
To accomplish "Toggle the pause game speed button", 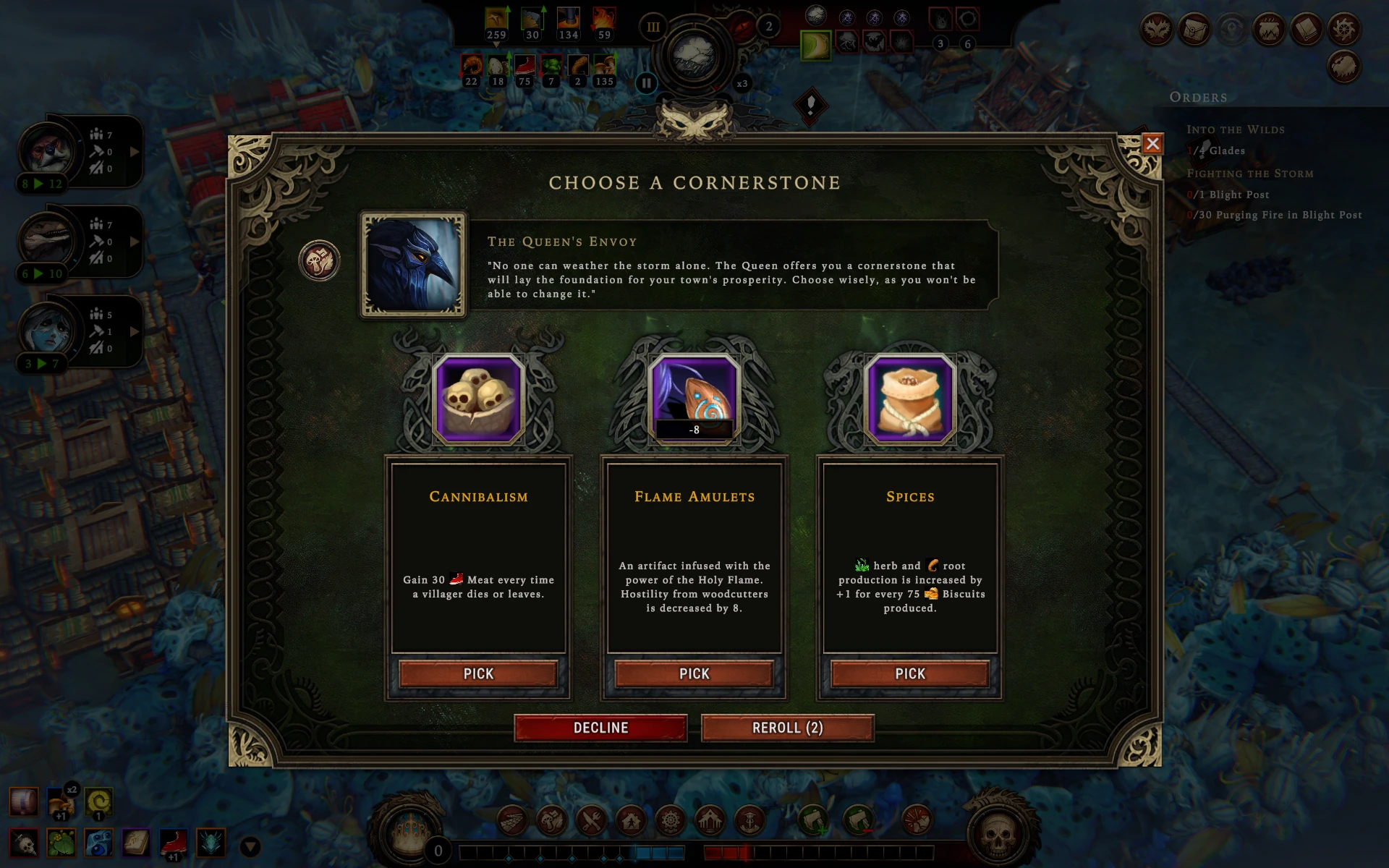I will point(646,83).
